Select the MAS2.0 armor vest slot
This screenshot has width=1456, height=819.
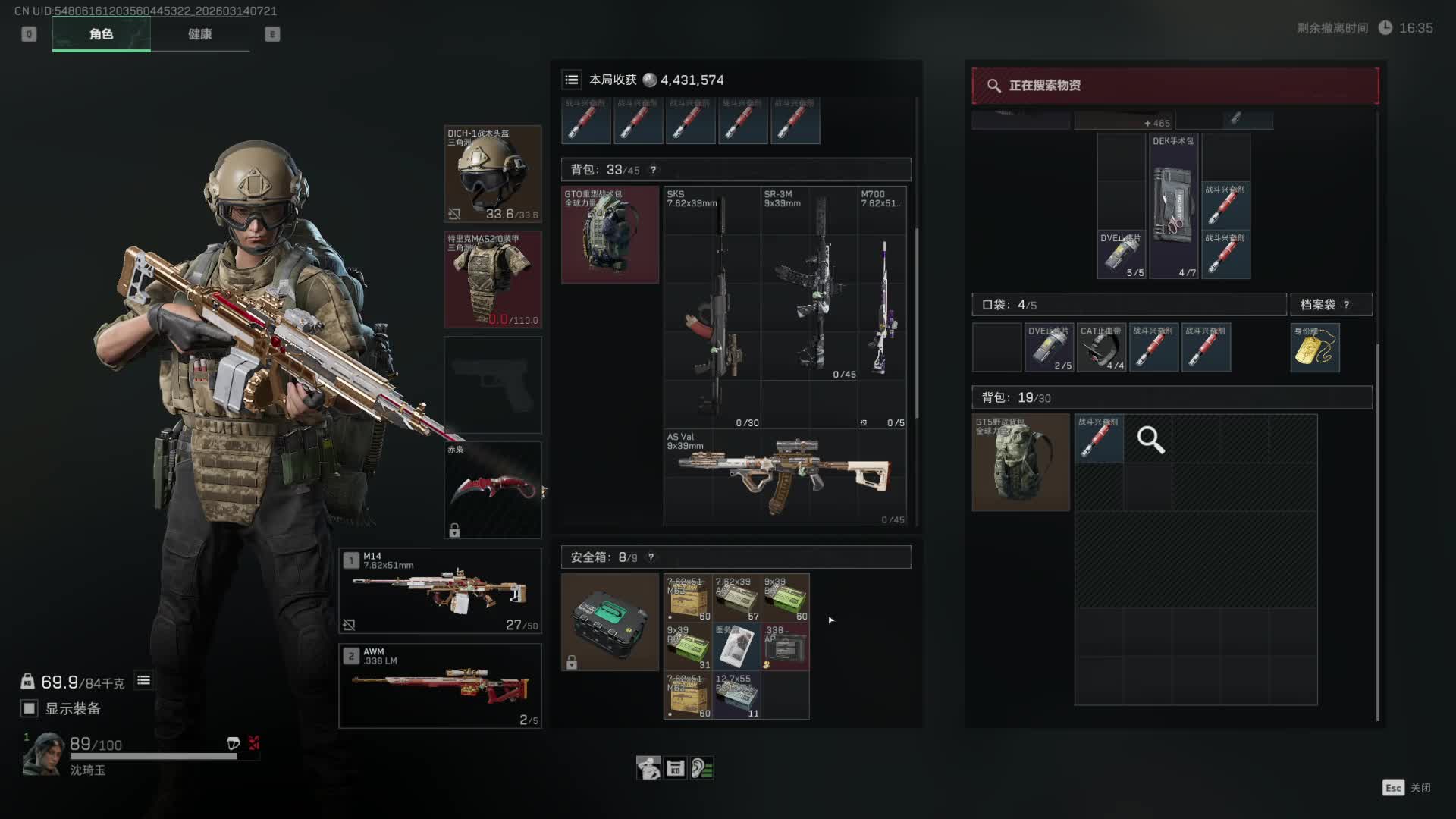[x=492, y=279]
